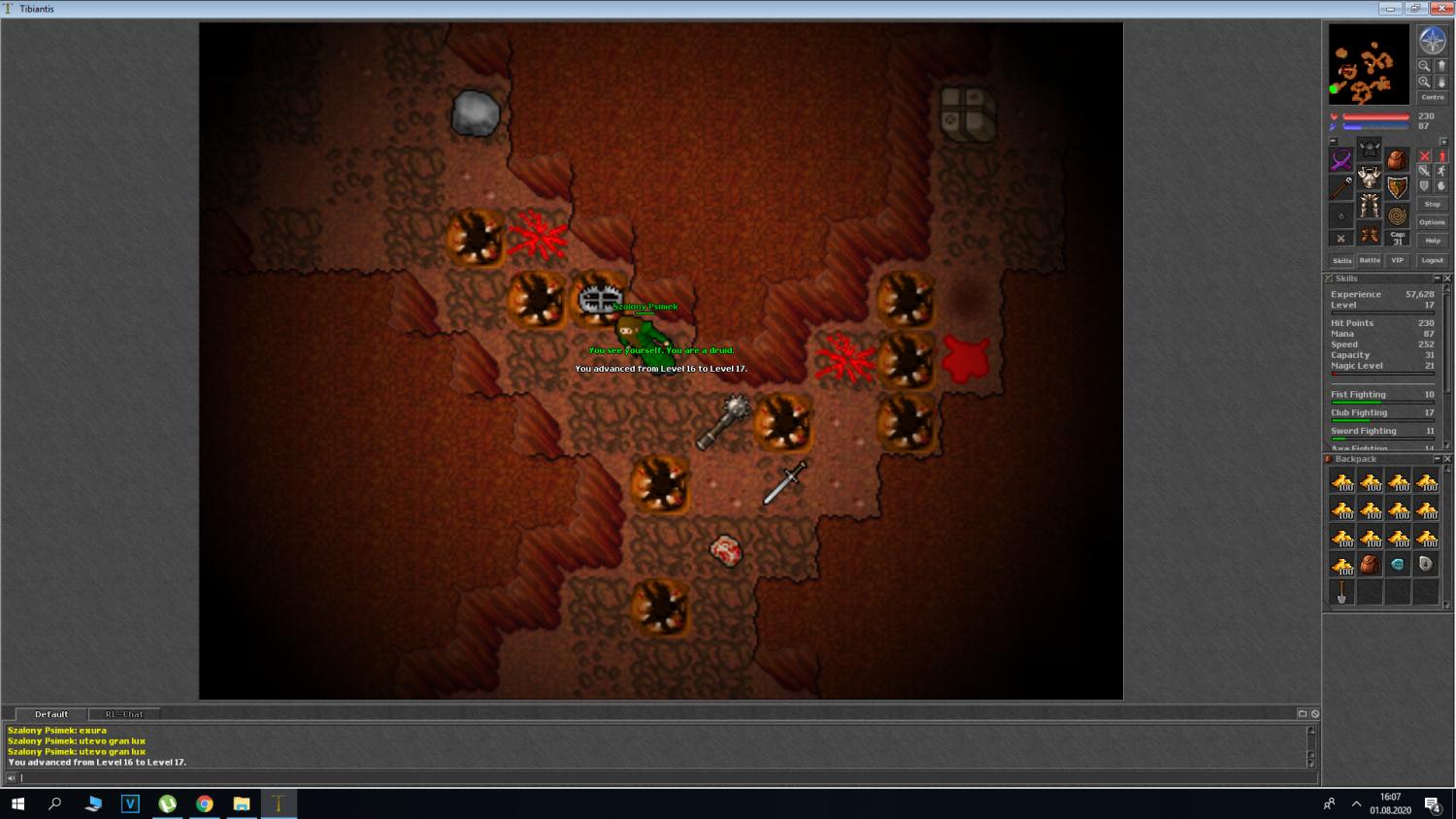Centre the minimap
The image size is (1456, 819).
(x=1432, y=97)
